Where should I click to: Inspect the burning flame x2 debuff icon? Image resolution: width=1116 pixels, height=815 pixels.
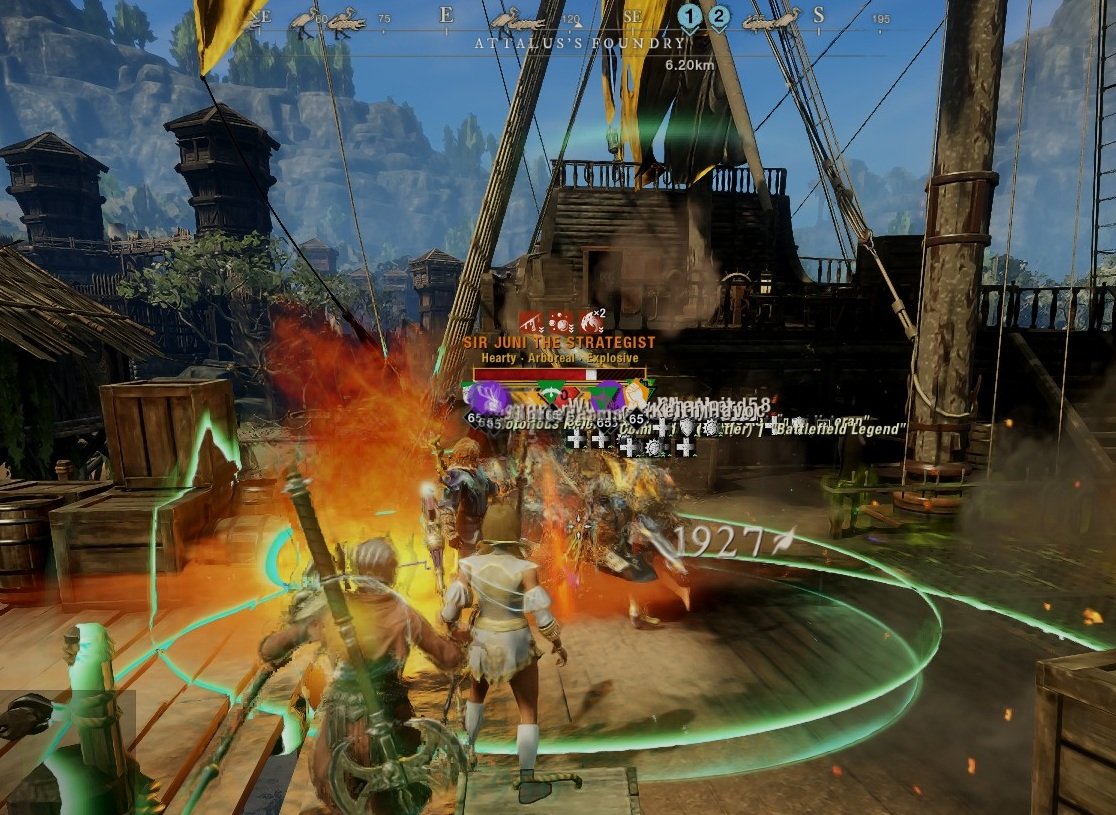(593, 322)
